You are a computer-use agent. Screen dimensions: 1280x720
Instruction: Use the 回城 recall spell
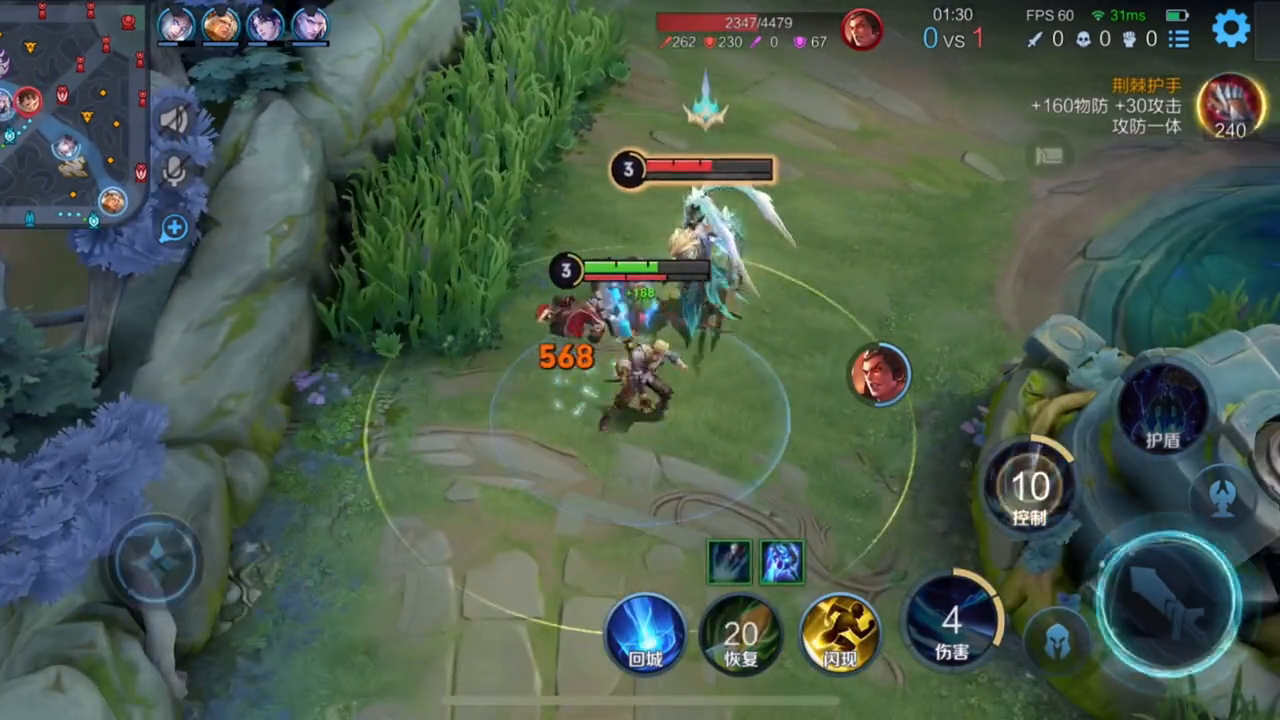pyautogui.click(x=645, y=632)
